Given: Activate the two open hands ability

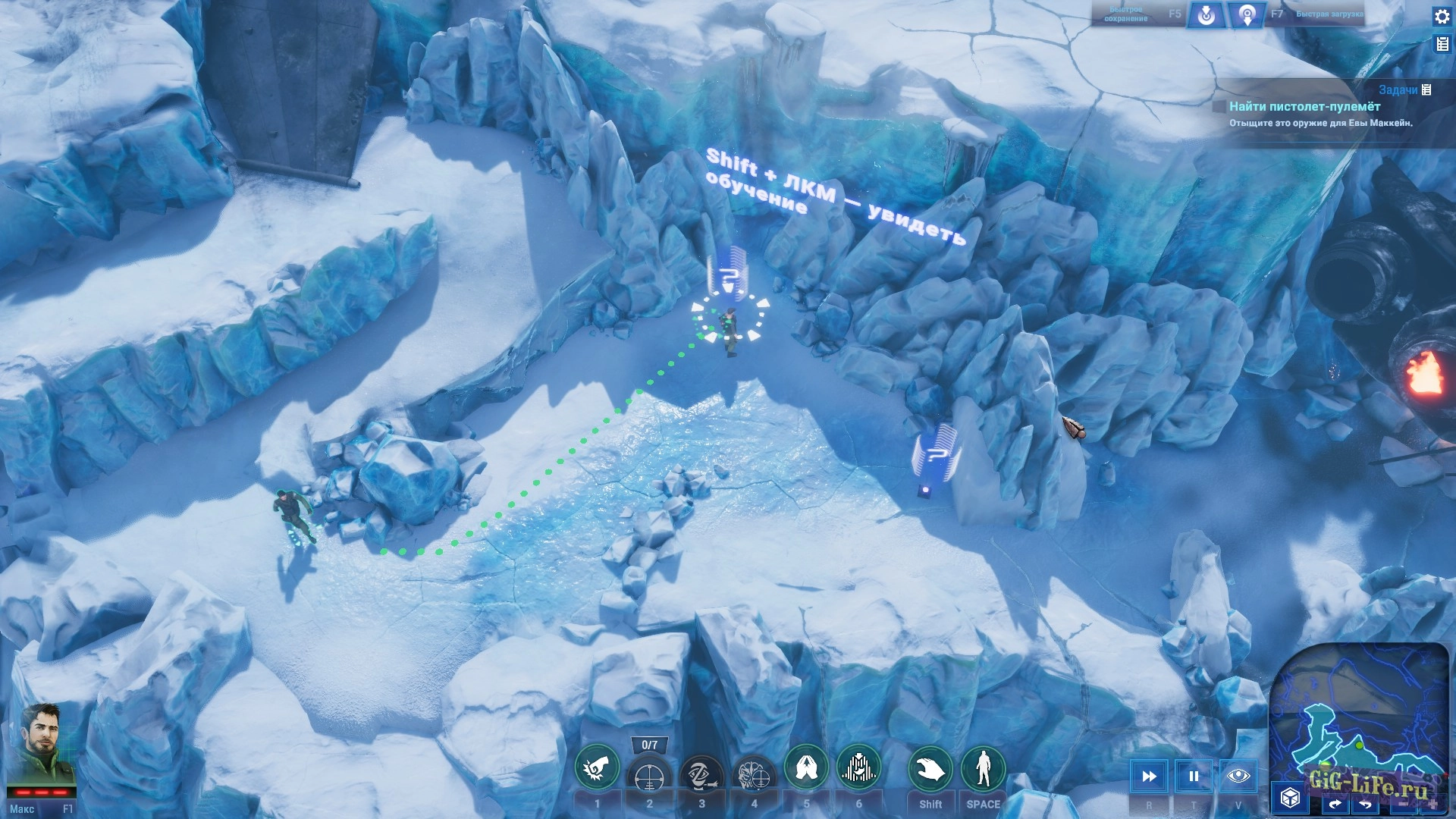Looking at the screenshot, I should click(x=806, y=769).
